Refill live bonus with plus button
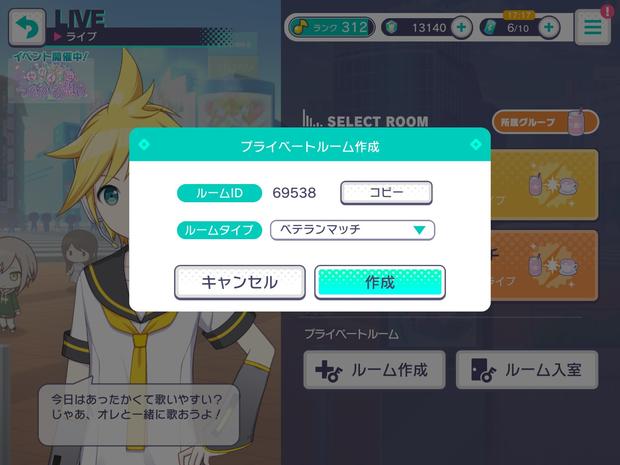620x465 pixels. point(548,28)
